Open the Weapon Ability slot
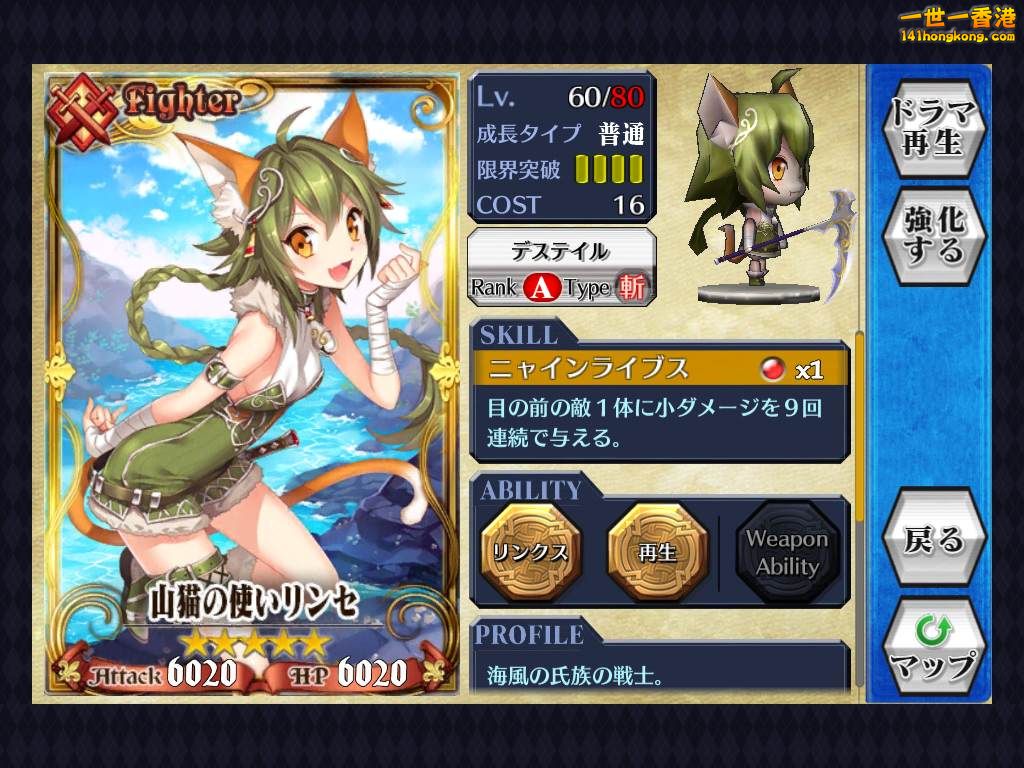Screen dimensions: 1024x768 786,552
